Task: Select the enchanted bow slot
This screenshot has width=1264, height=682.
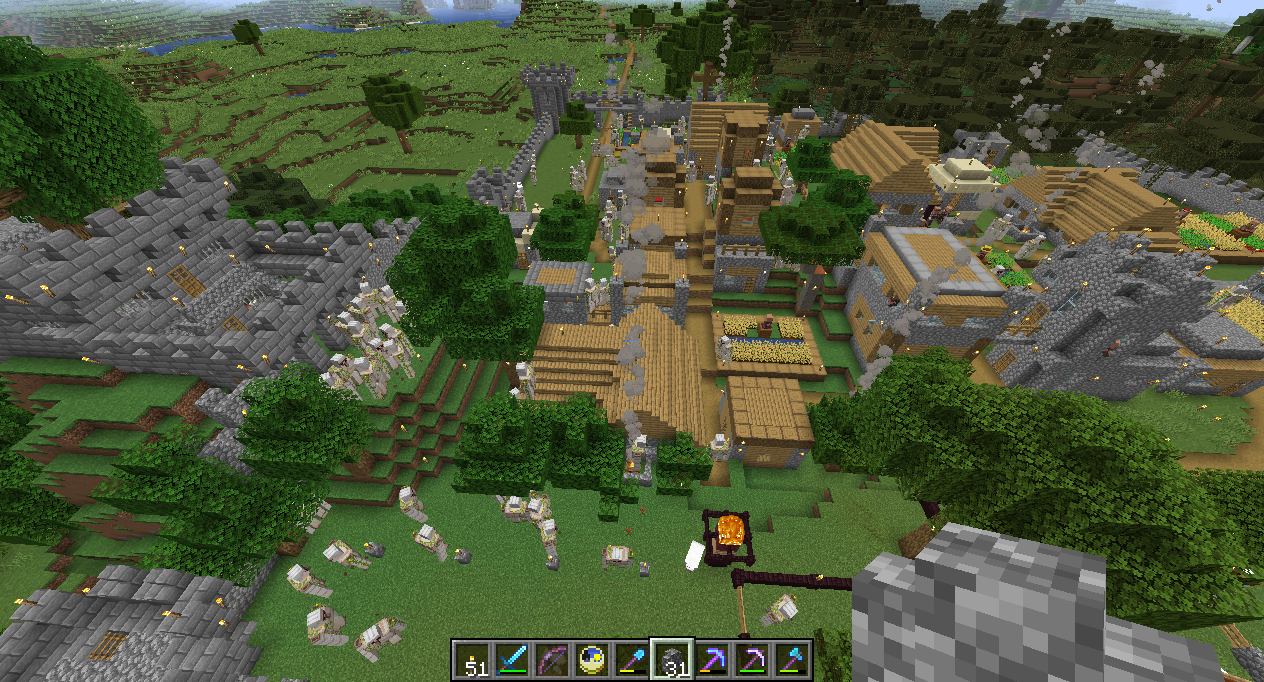Action: 552,660
